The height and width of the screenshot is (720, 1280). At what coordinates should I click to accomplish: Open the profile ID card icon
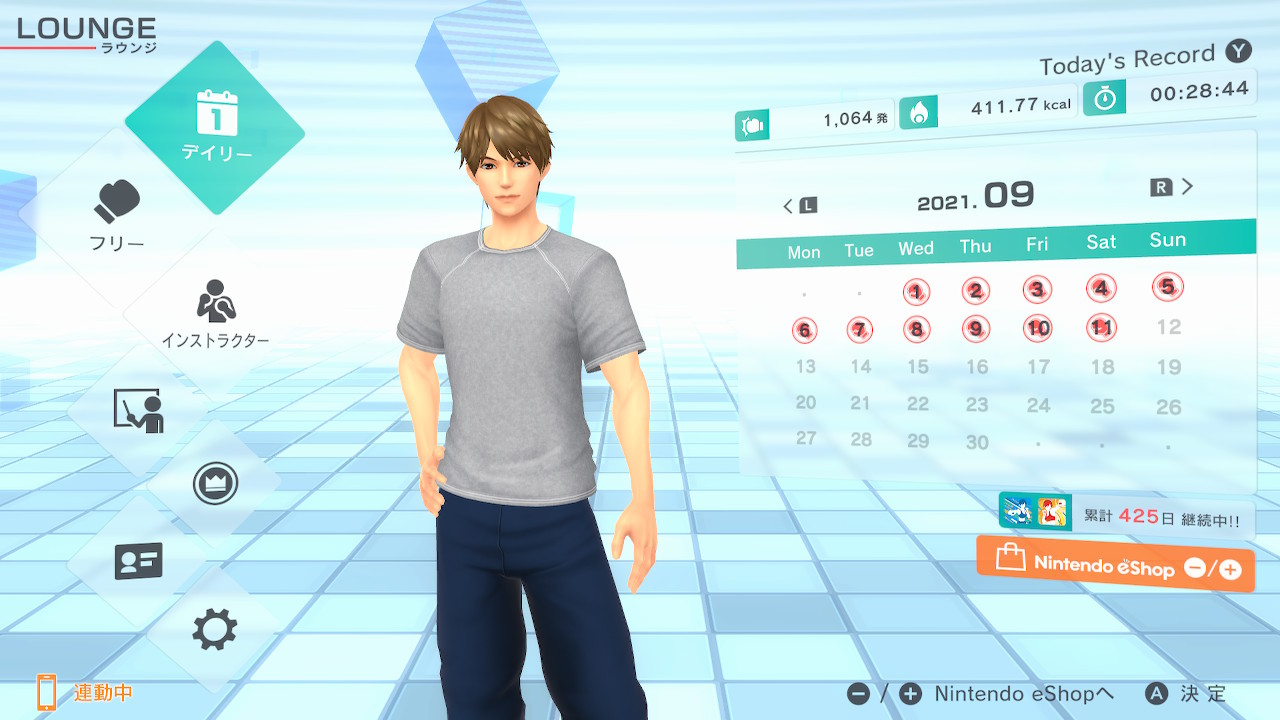[138, 561]
